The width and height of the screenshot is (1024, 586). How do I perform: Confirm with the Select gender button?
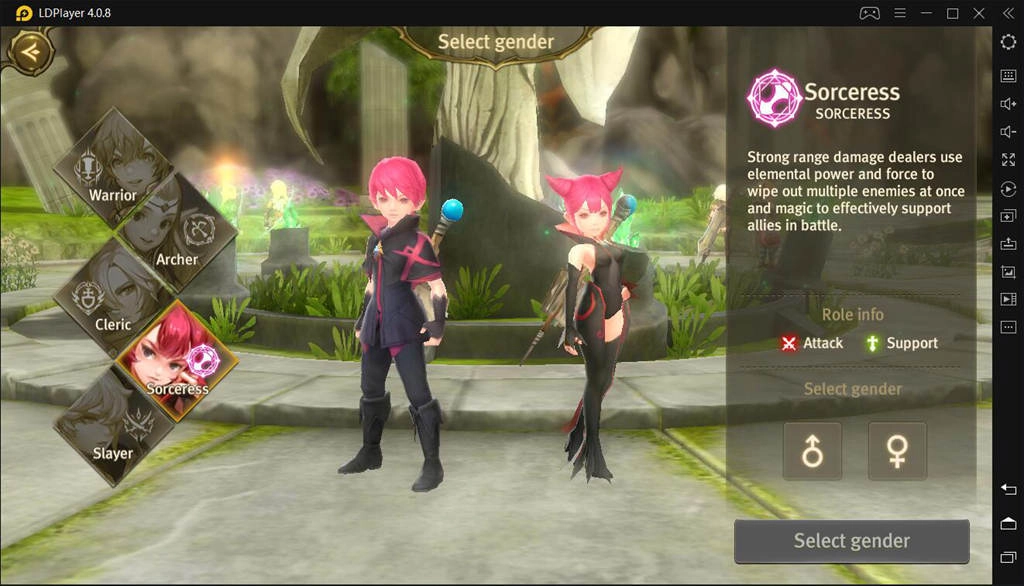(852, 541)
